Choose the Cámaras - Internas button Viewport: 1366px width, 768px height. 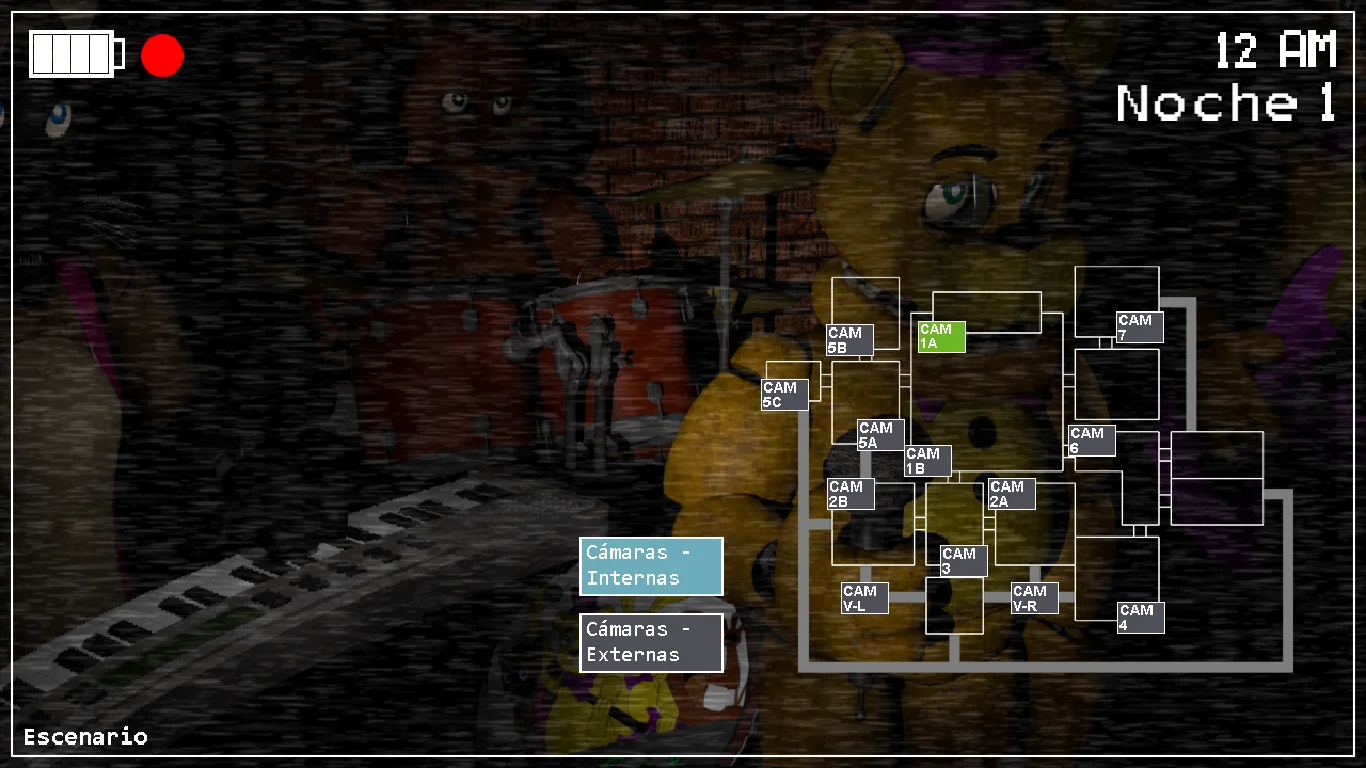tap(651, 566)
